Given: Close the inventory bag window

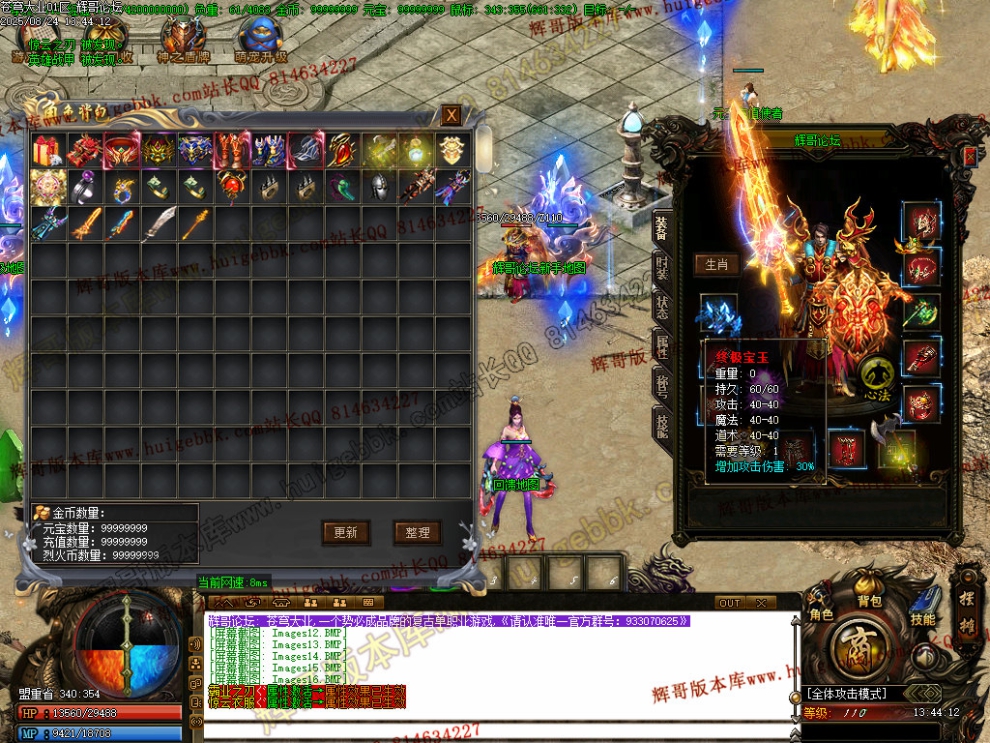Looking at the screenshot, I should coord(452,116).
